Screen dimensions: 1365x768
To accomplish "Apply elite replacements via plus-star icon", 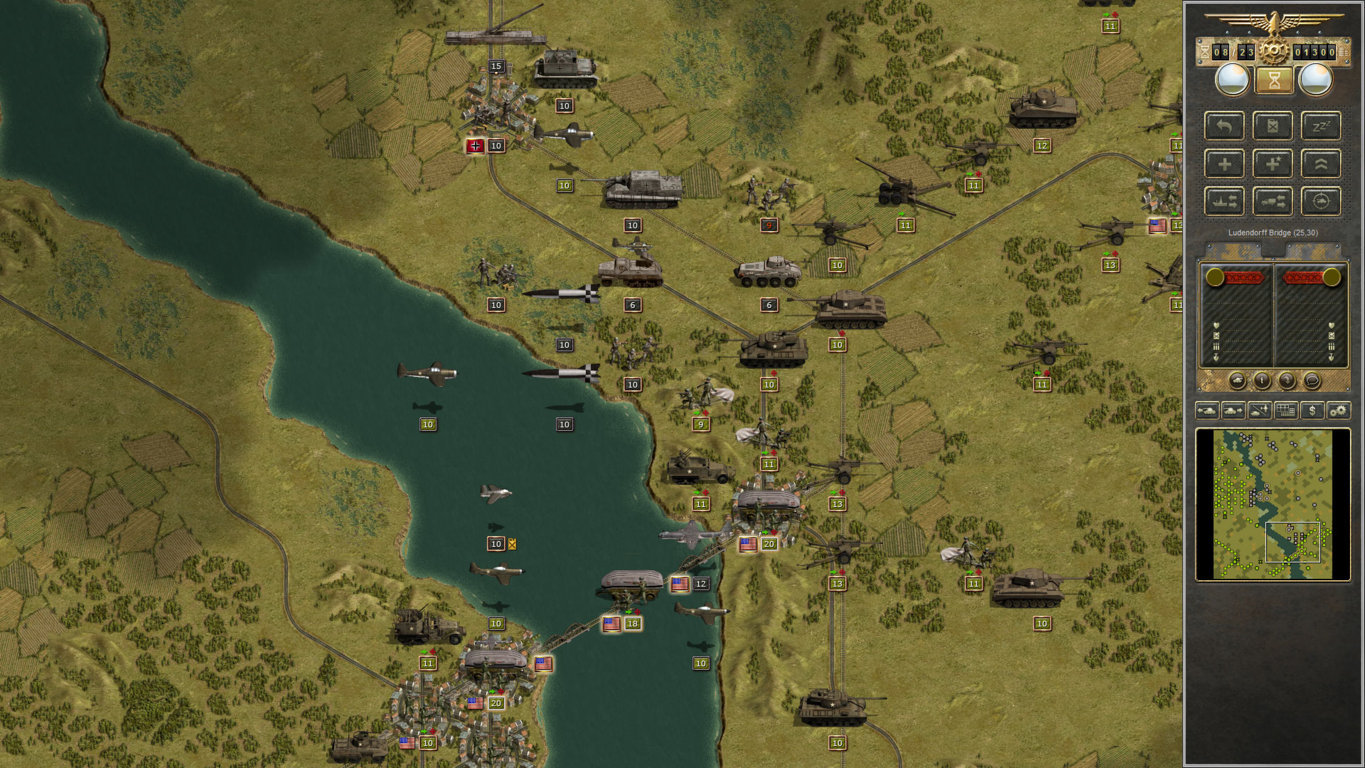I will 1273,163.
